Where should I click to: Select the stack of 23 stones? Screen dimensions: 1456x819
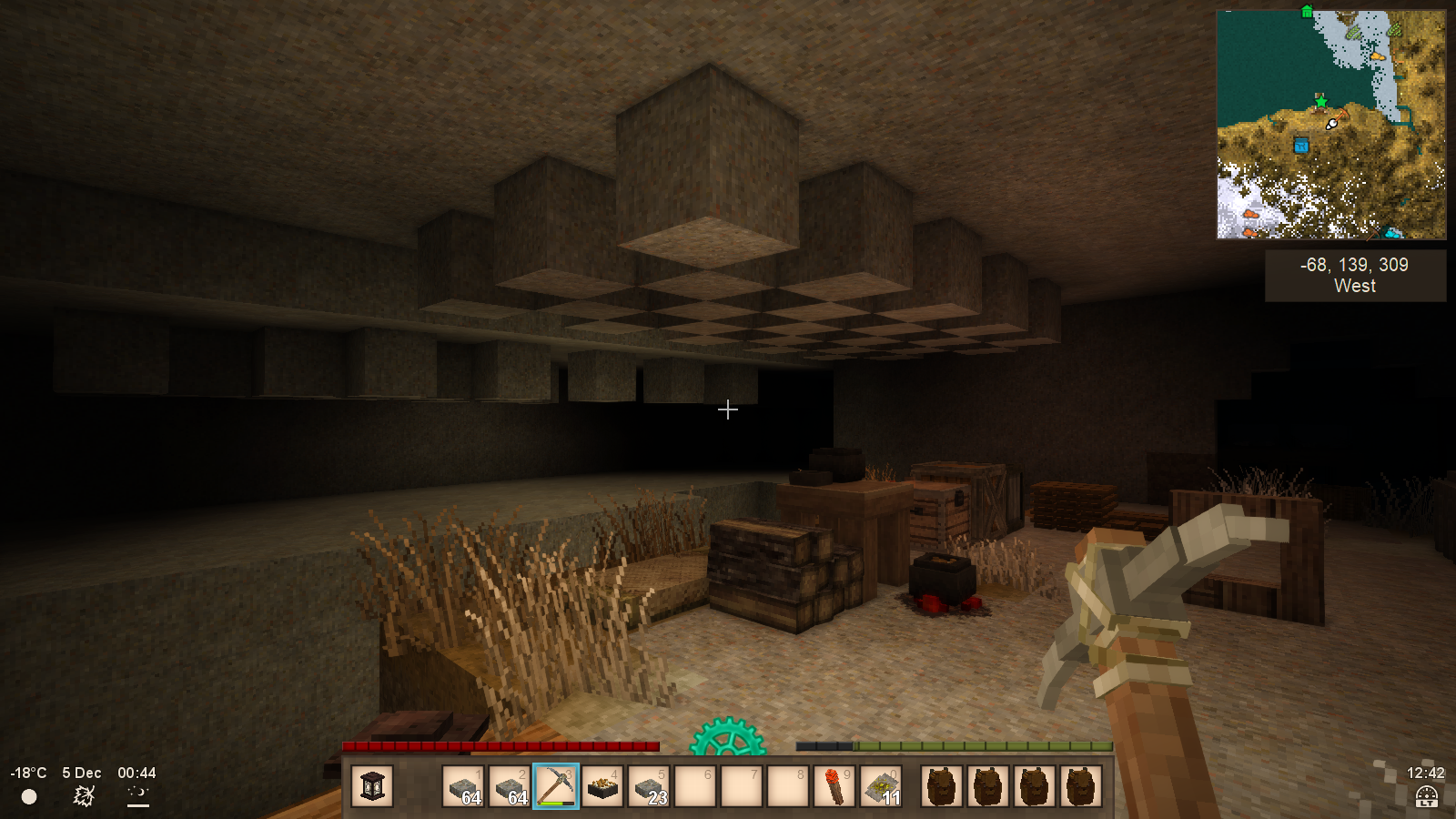click(649, 786)
